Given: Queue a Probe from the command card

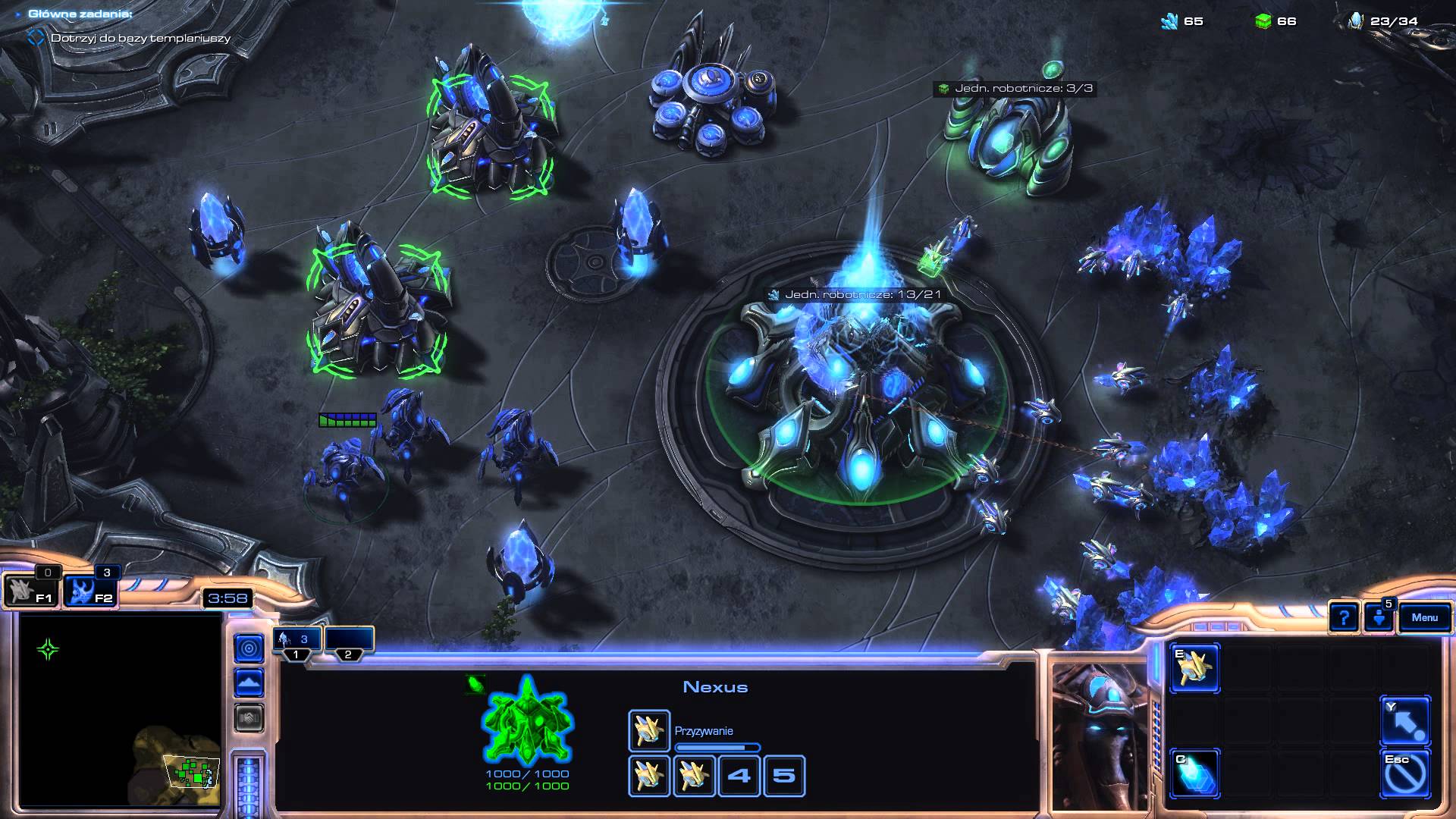Looking at the screenshot, I should [x=1194, y=668].
